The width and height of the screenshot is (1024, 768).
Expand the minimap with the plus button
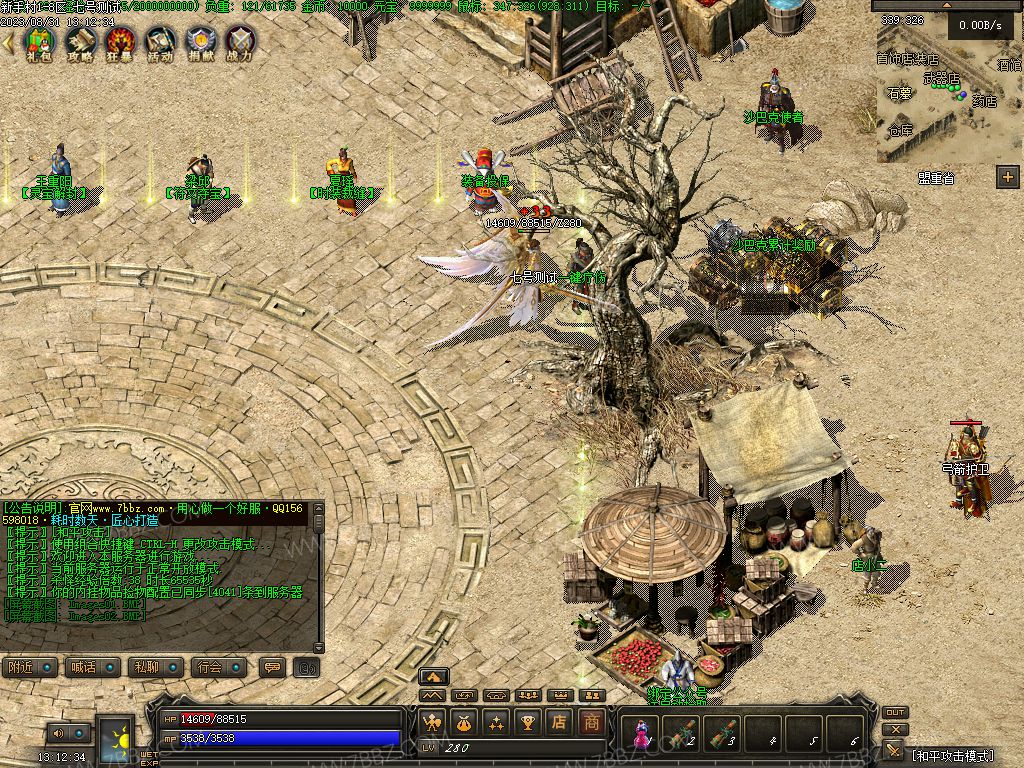click(x=1007, y=177)
